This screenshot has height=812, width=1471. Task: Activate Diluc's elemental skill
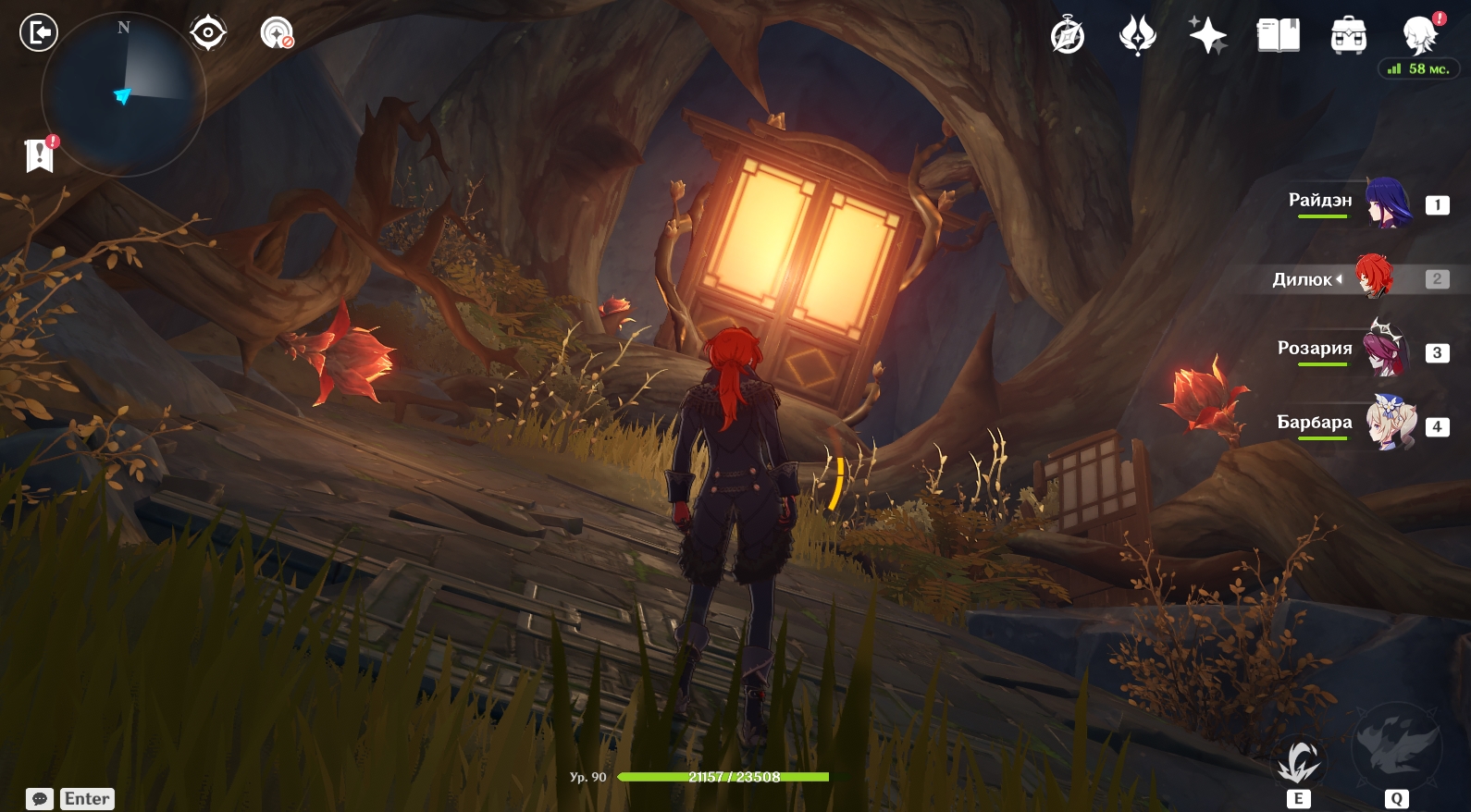click(1299, 763)
